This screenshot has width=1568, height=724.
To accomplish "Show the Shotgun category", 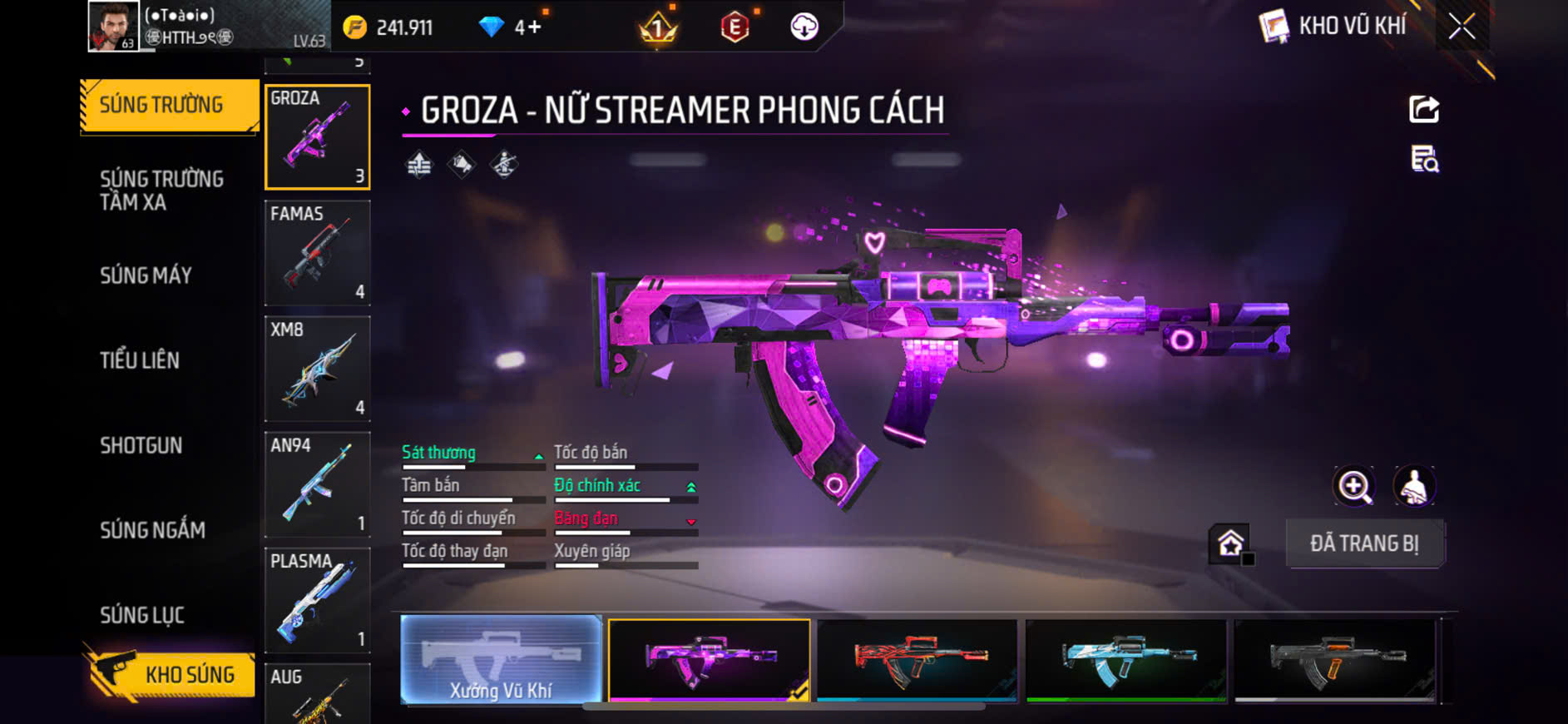I will [x=141, y=445].
